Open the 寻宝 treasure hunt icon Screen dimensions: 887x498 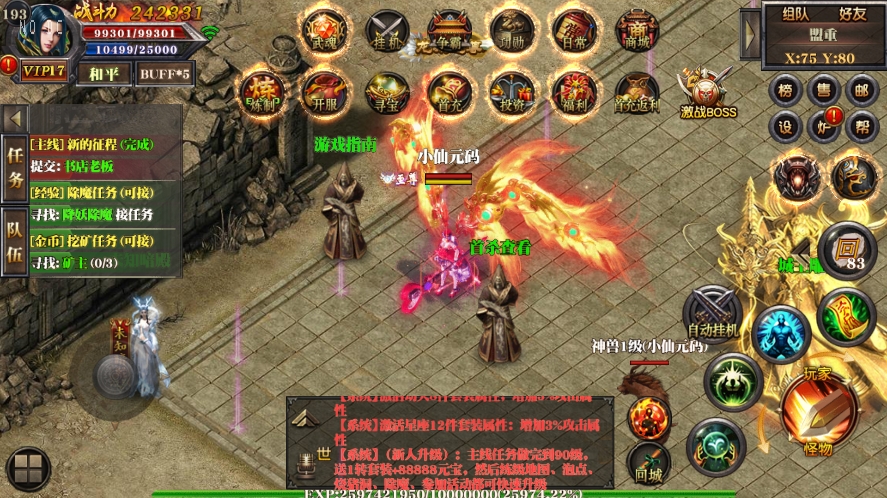386,92
